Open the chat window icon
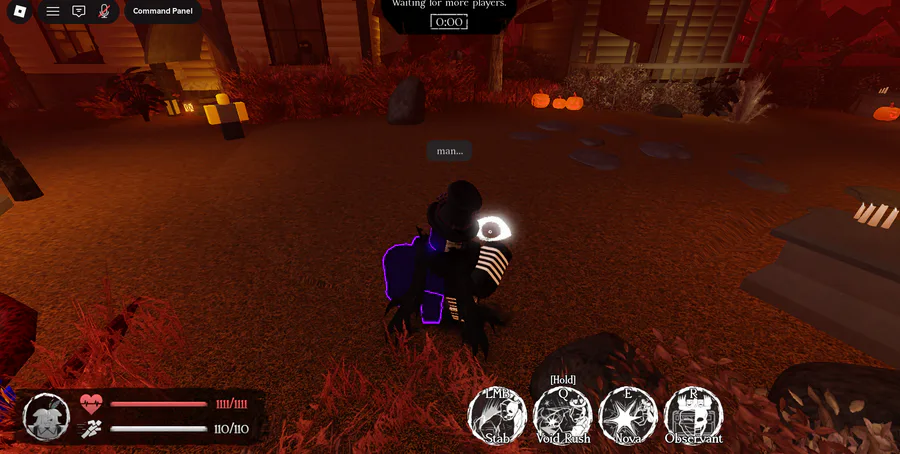The height and width of the screenshot is (454, 900). (79, 12)
